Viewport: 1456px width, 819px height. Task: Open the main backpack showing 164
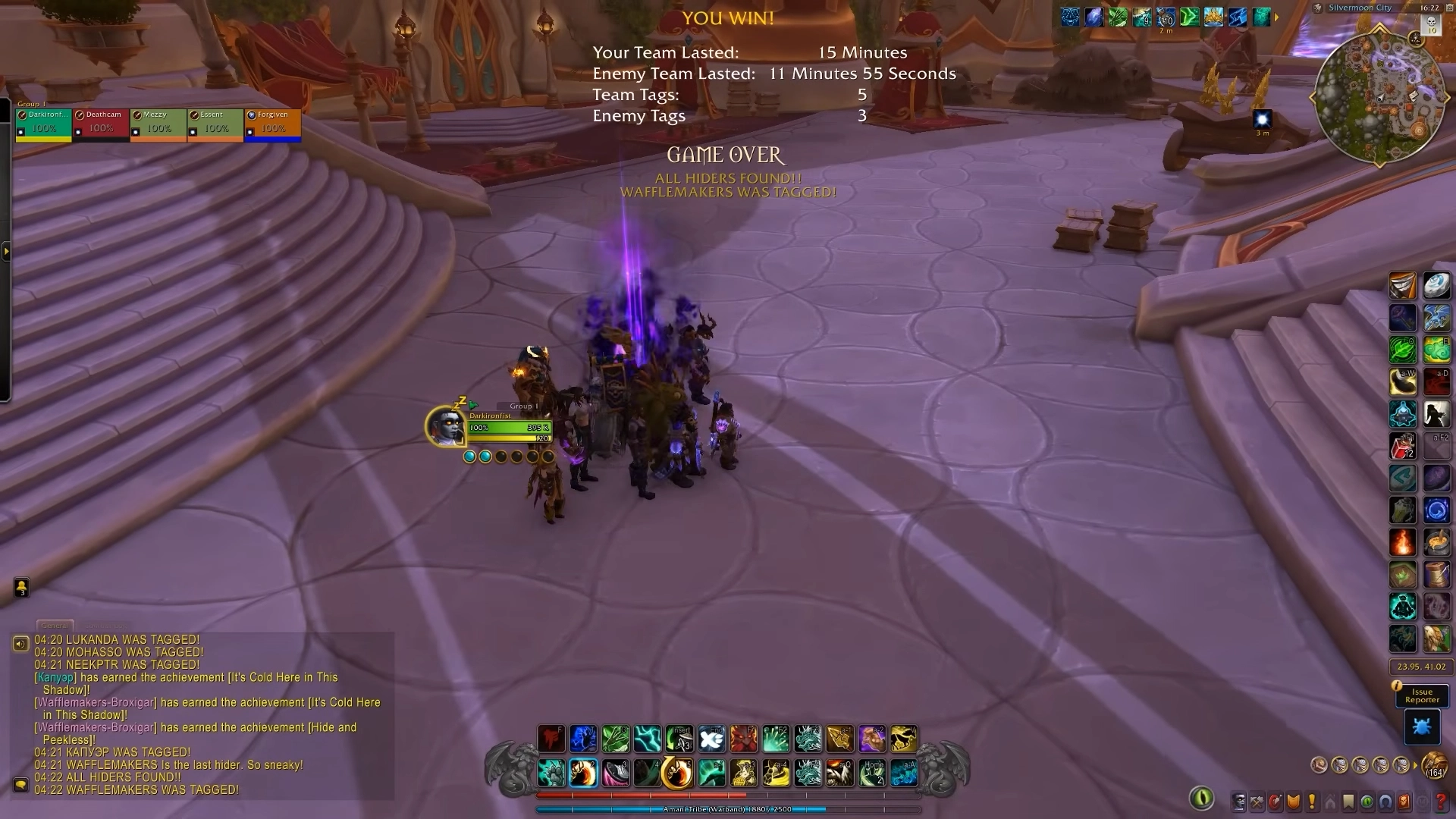1434,764
